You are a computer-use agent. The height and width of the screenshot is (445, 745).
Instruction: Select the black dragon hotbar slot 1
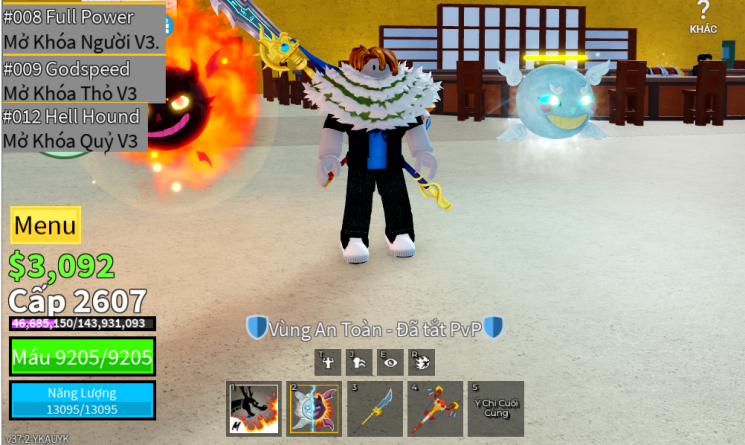click(254, 408)
